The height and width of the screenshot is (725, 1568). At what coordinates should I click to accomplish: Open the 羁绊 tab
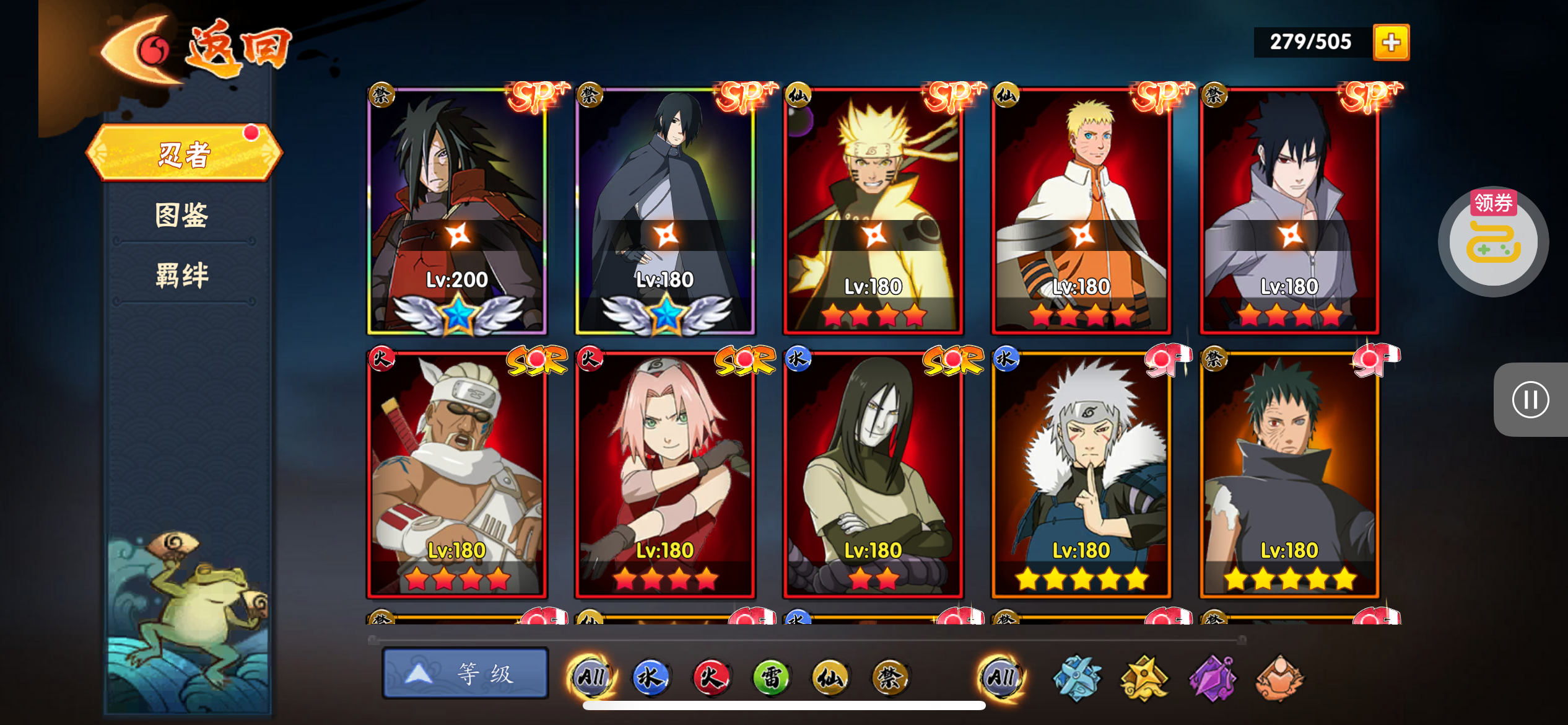(x=182, y=275)
